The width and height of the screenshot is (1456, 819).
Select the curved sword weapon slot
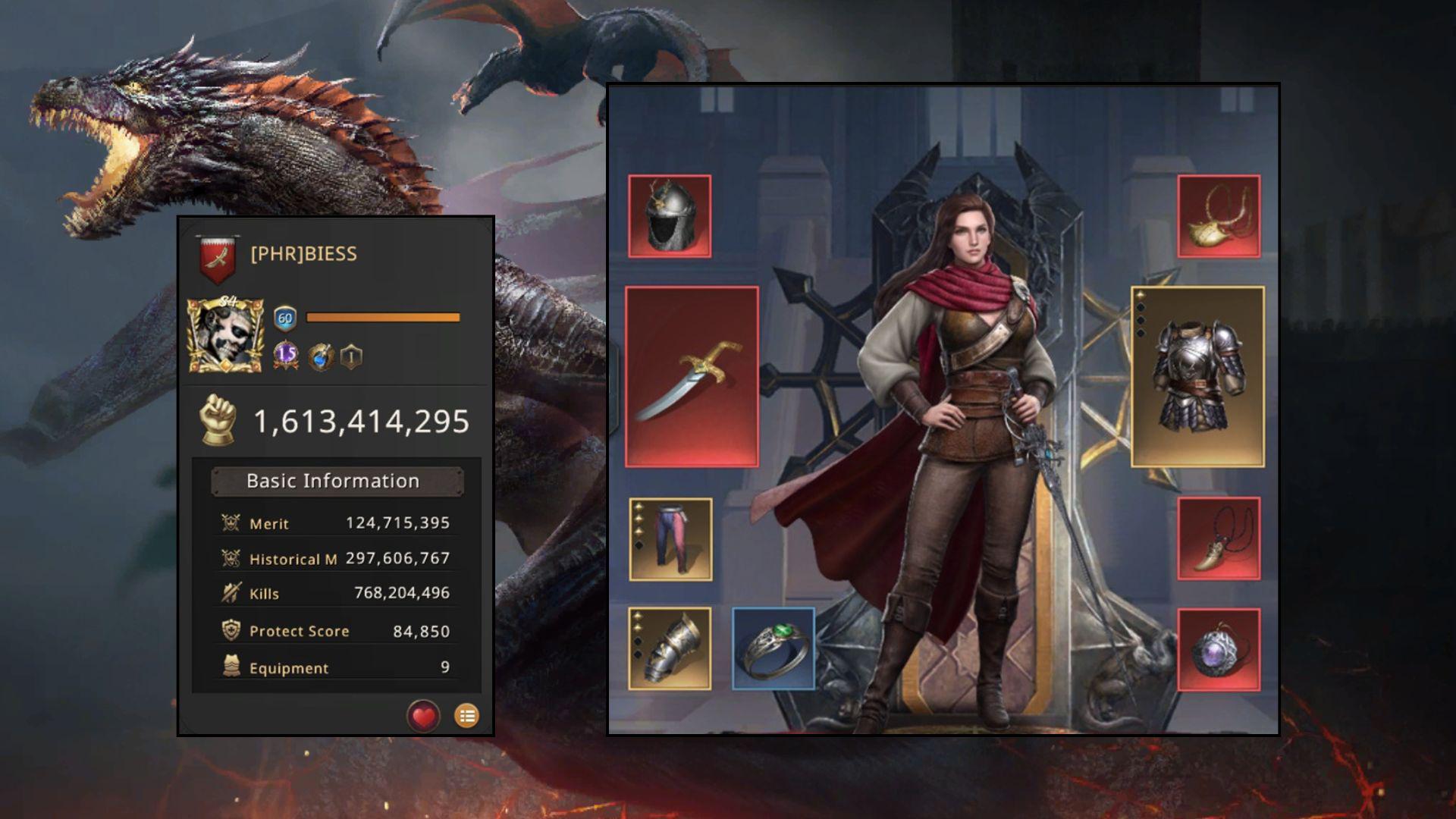click(692, 377)
